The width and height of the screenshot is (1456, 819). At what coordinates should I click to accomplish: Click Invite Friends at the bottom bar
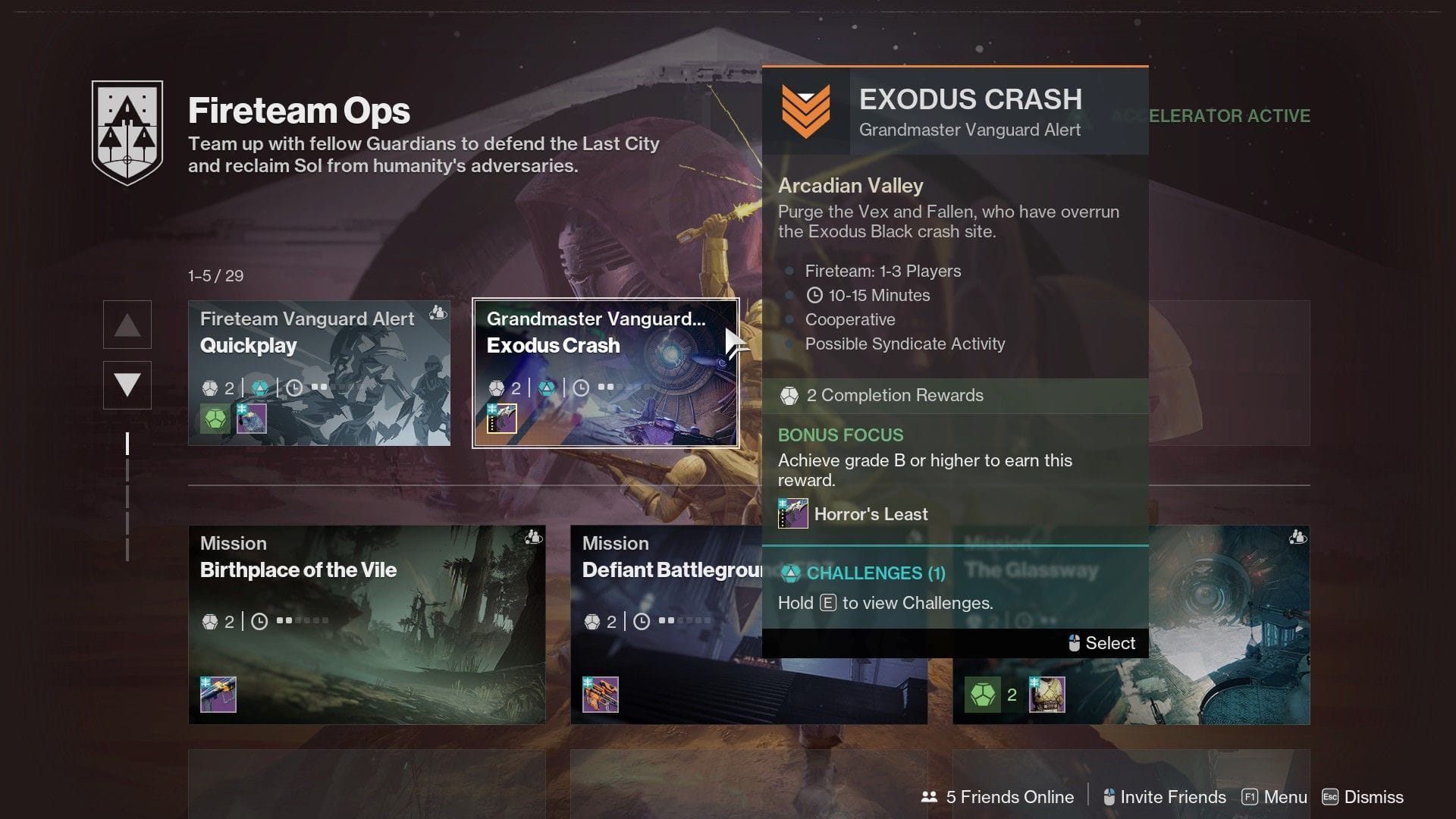pyautogui.click(x=1166, y=797)
